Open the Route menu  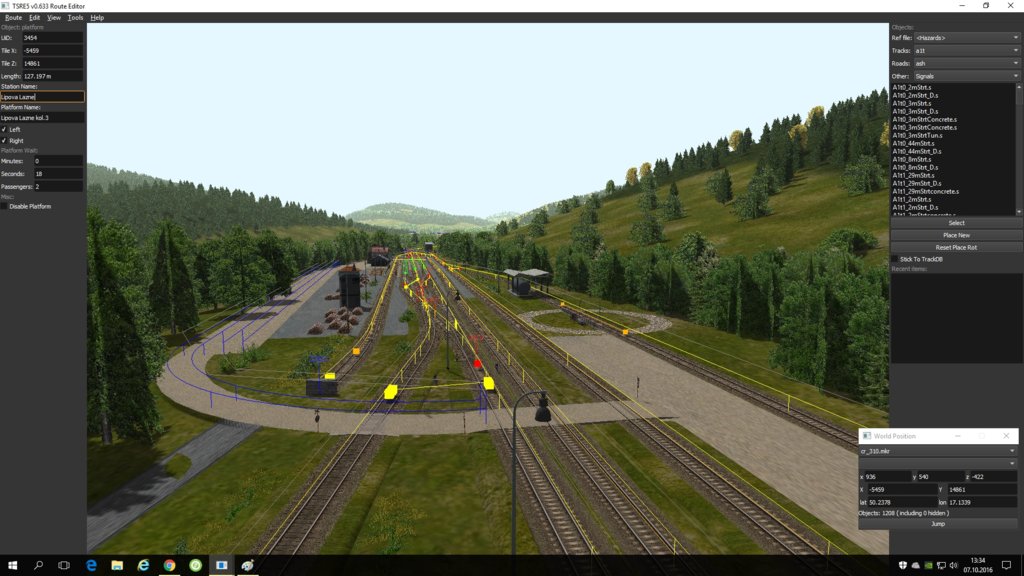click(x=13, y=18)
